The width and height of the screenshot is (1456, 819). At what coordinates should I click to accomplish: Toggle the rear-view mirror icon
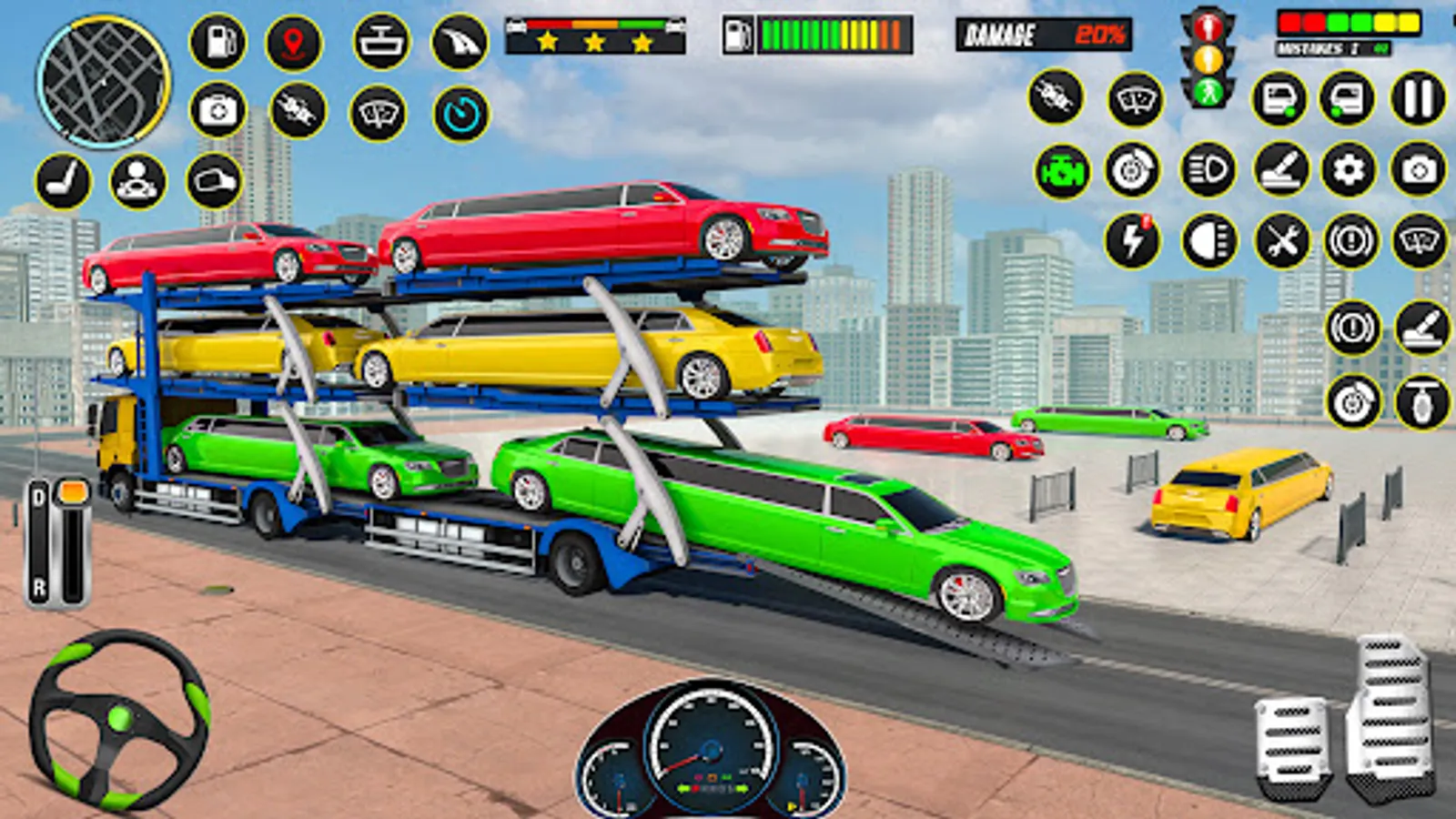[x=380, y=43]
